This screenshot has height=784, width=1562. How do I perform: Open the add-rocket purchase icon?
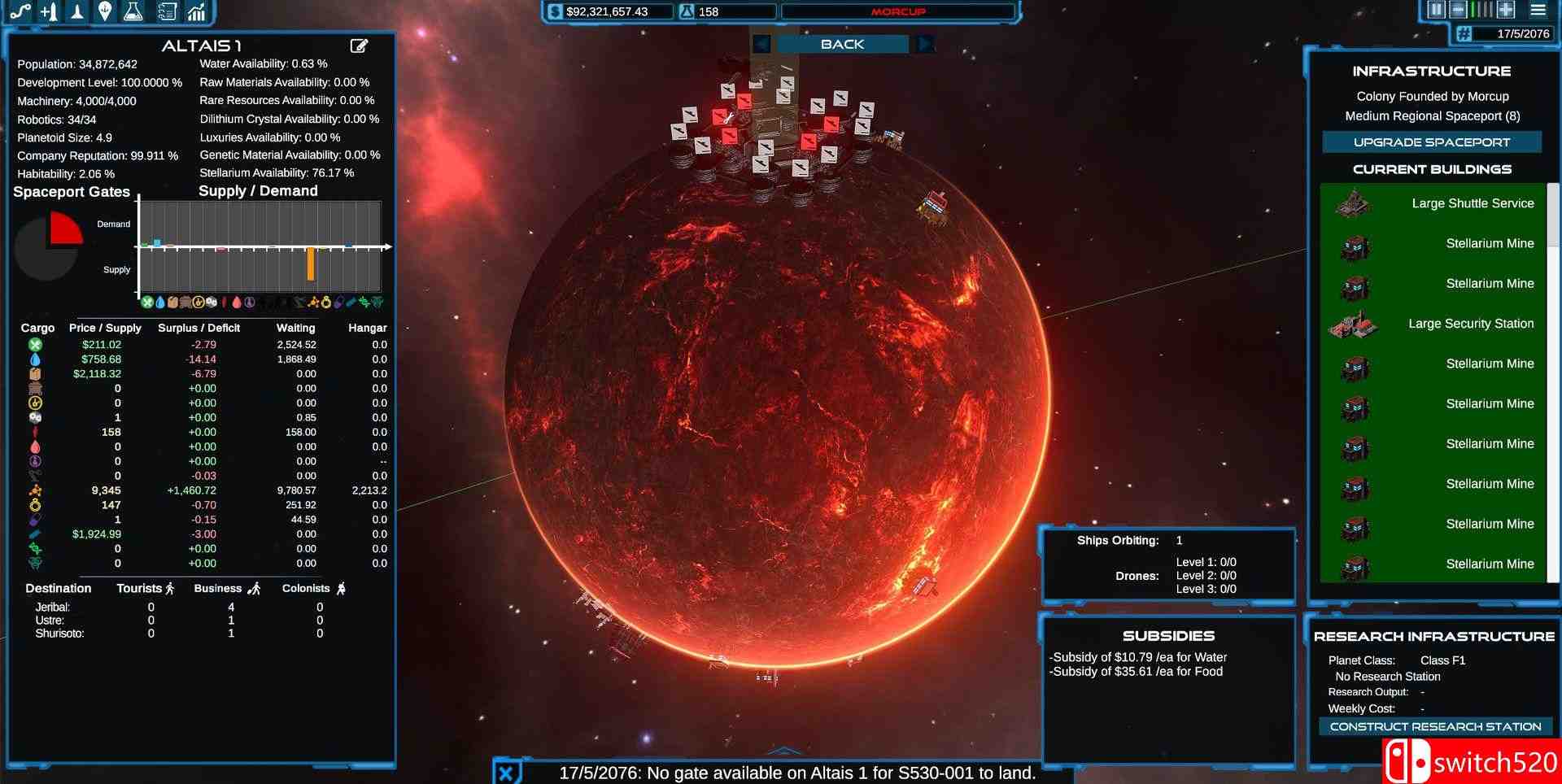coord(49,11)
